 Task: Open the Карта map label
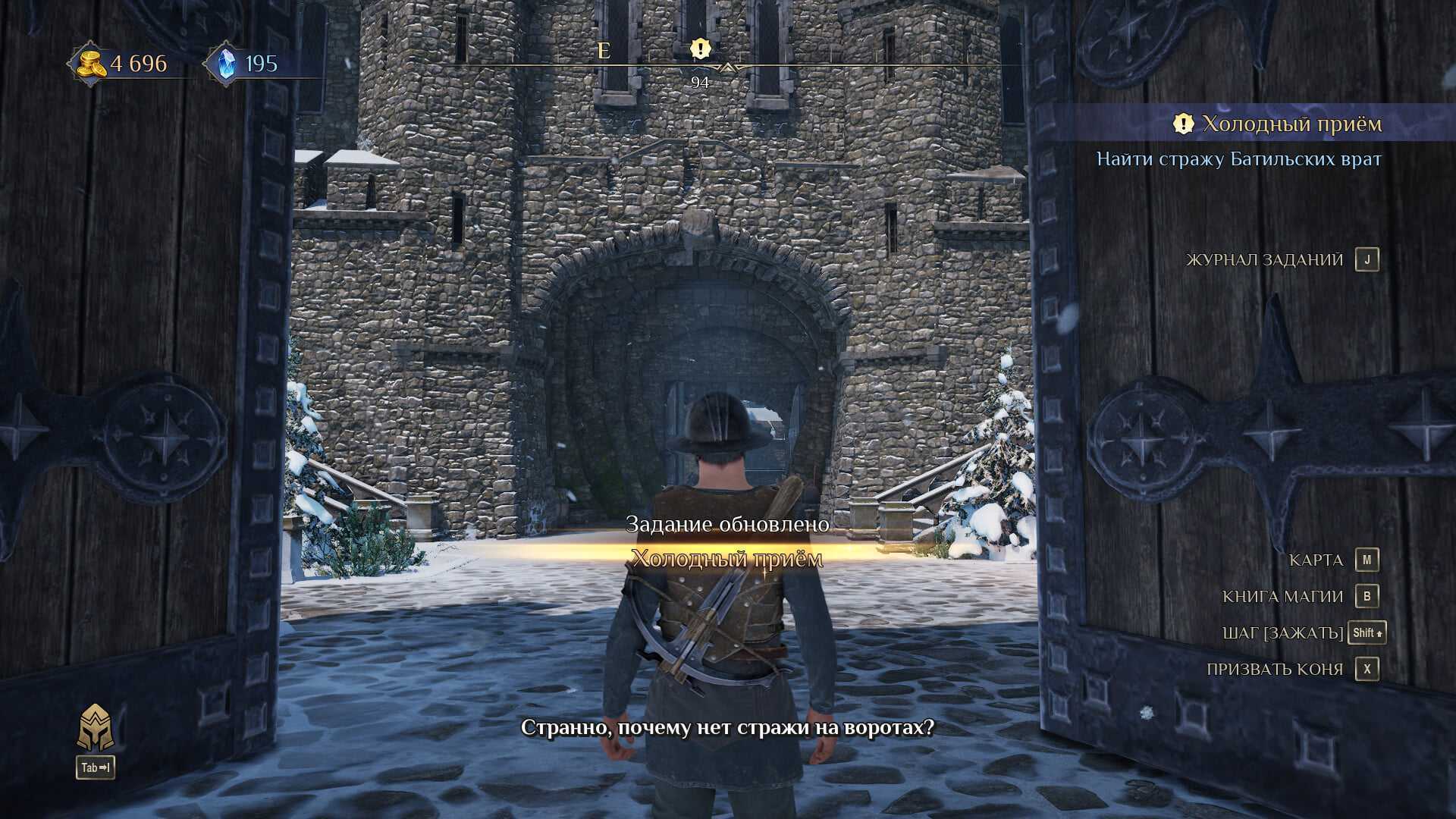point(1316,560)
